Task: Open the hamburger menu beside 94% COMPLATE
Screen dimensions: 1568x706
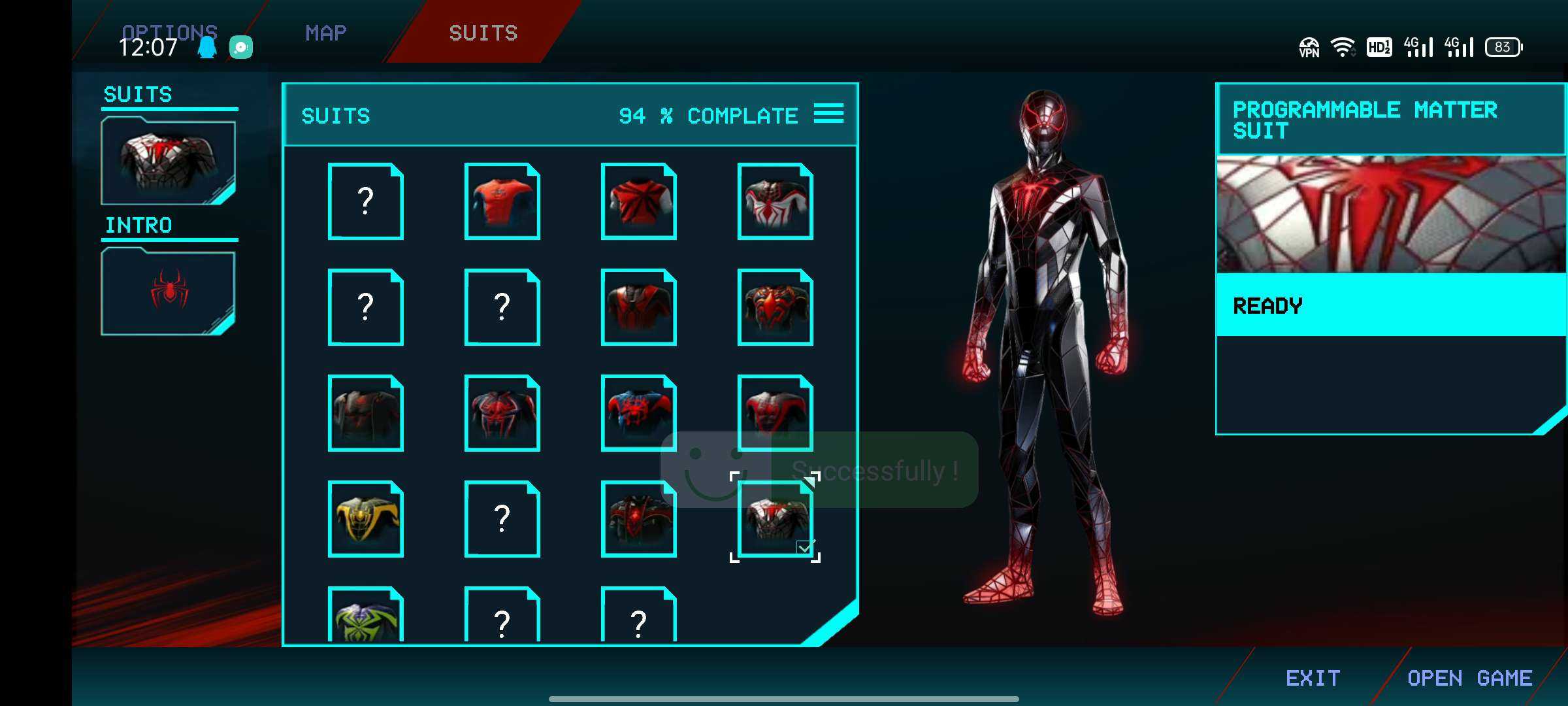Action: click(x=830, y=114)
